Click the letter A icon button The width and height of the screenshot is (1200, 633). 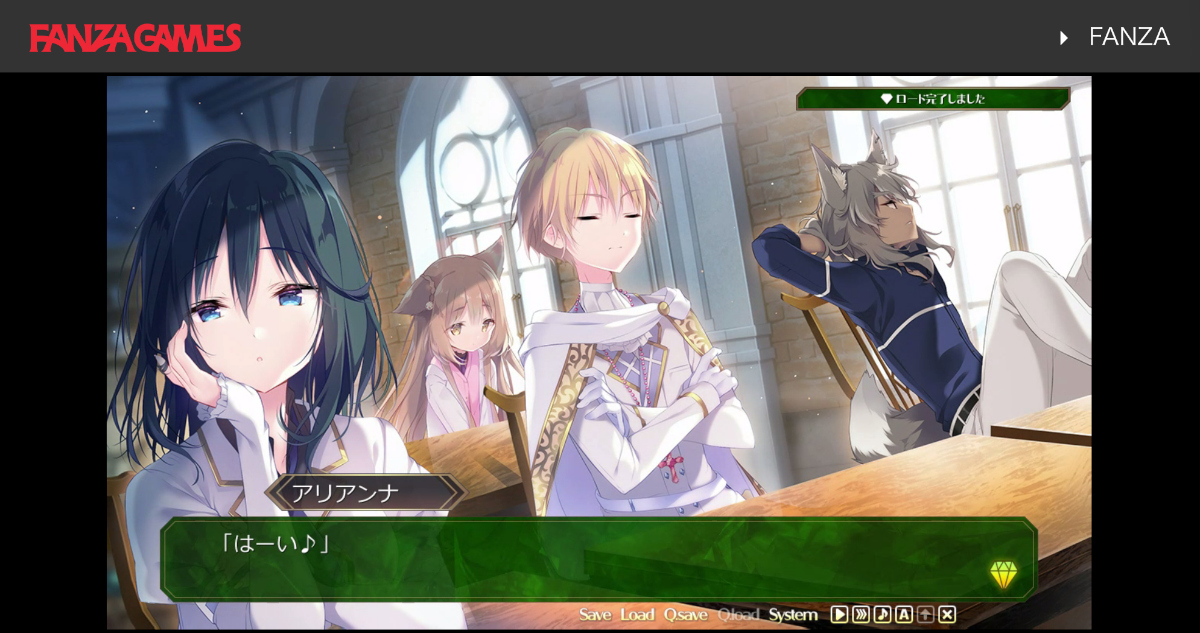(903, 615)
